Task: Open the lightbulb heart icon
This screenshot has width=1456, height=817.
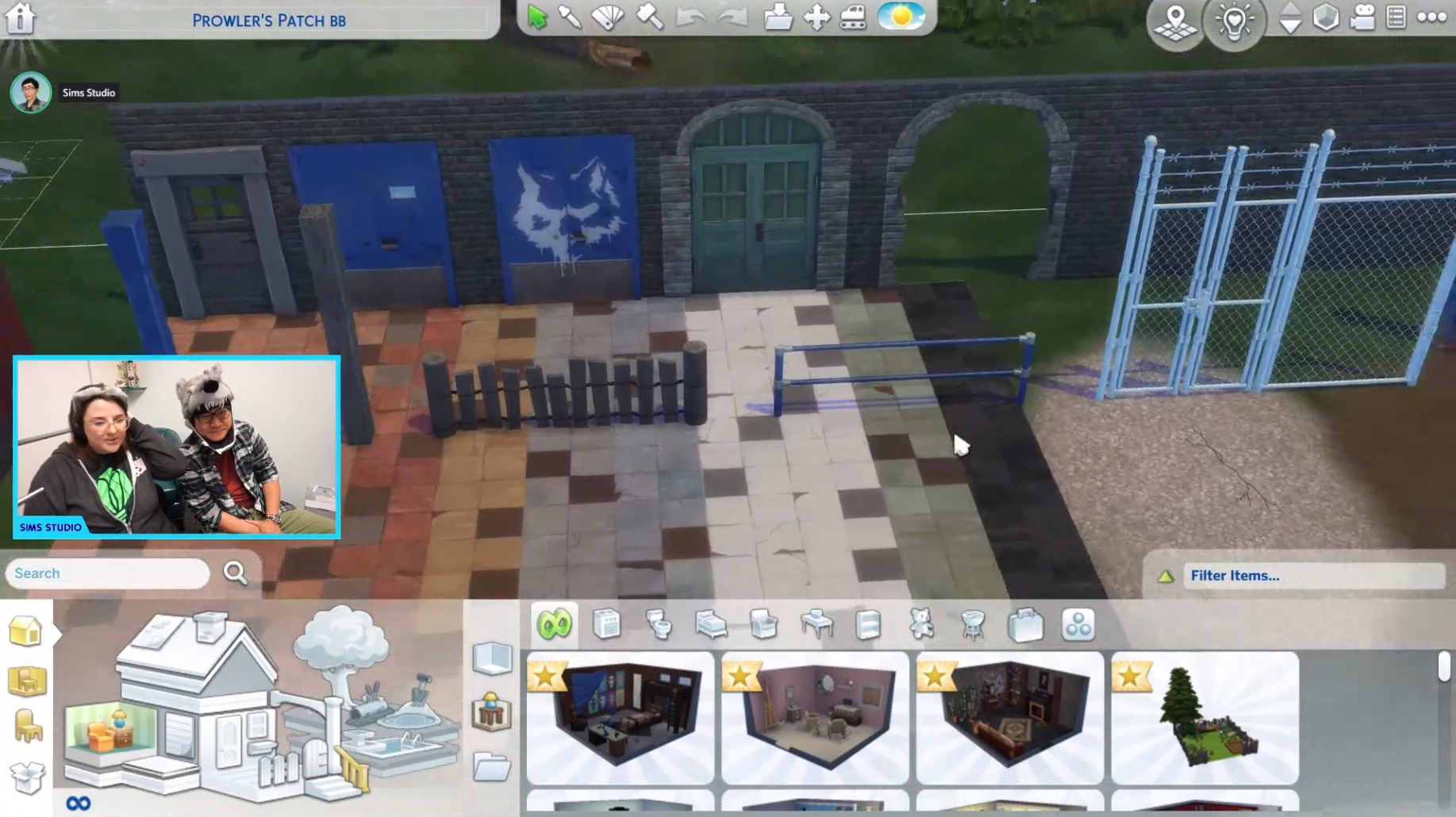Action: pyautogui.click(x=1234, y=21)
